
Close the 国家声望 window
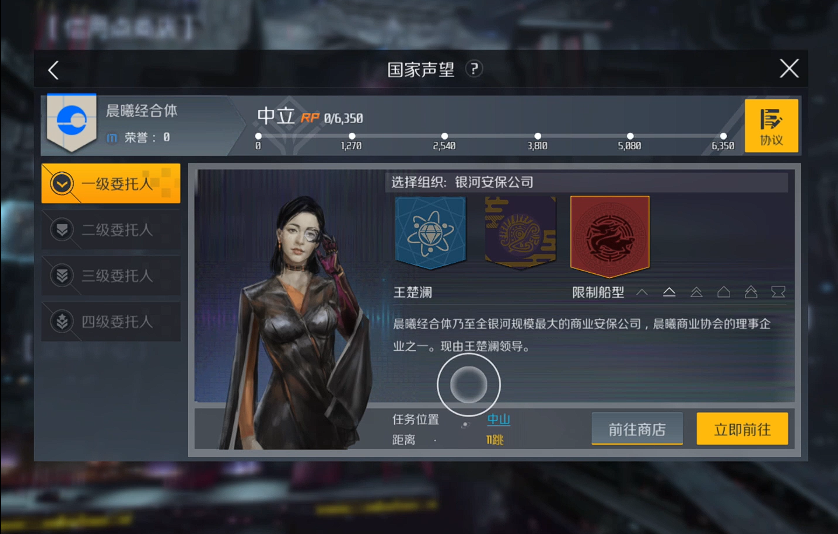[789, 68]
